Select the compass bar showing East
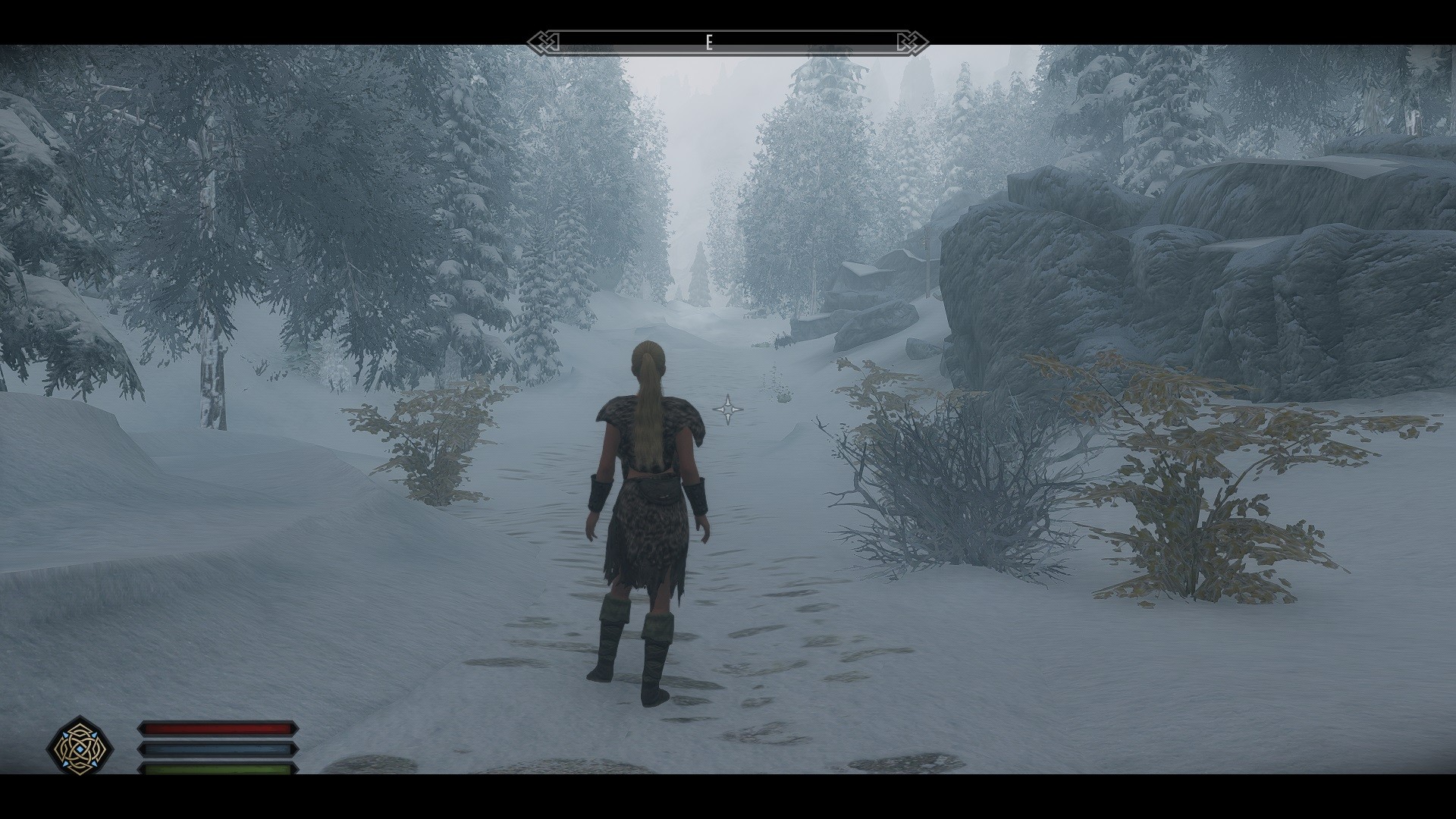 [x=727, y=42]
